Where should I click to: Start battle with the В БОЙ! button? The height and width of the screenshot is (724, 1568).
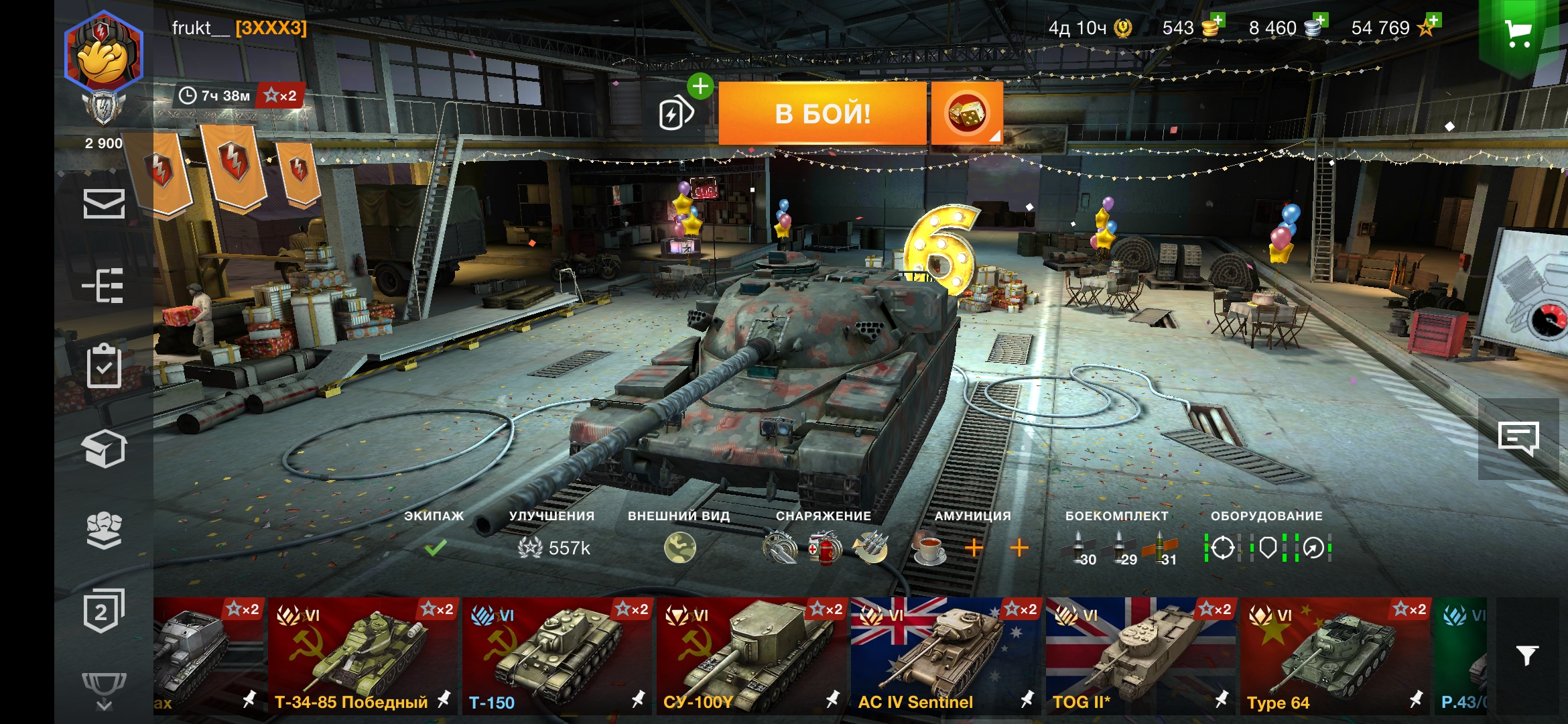coord(822,114)
